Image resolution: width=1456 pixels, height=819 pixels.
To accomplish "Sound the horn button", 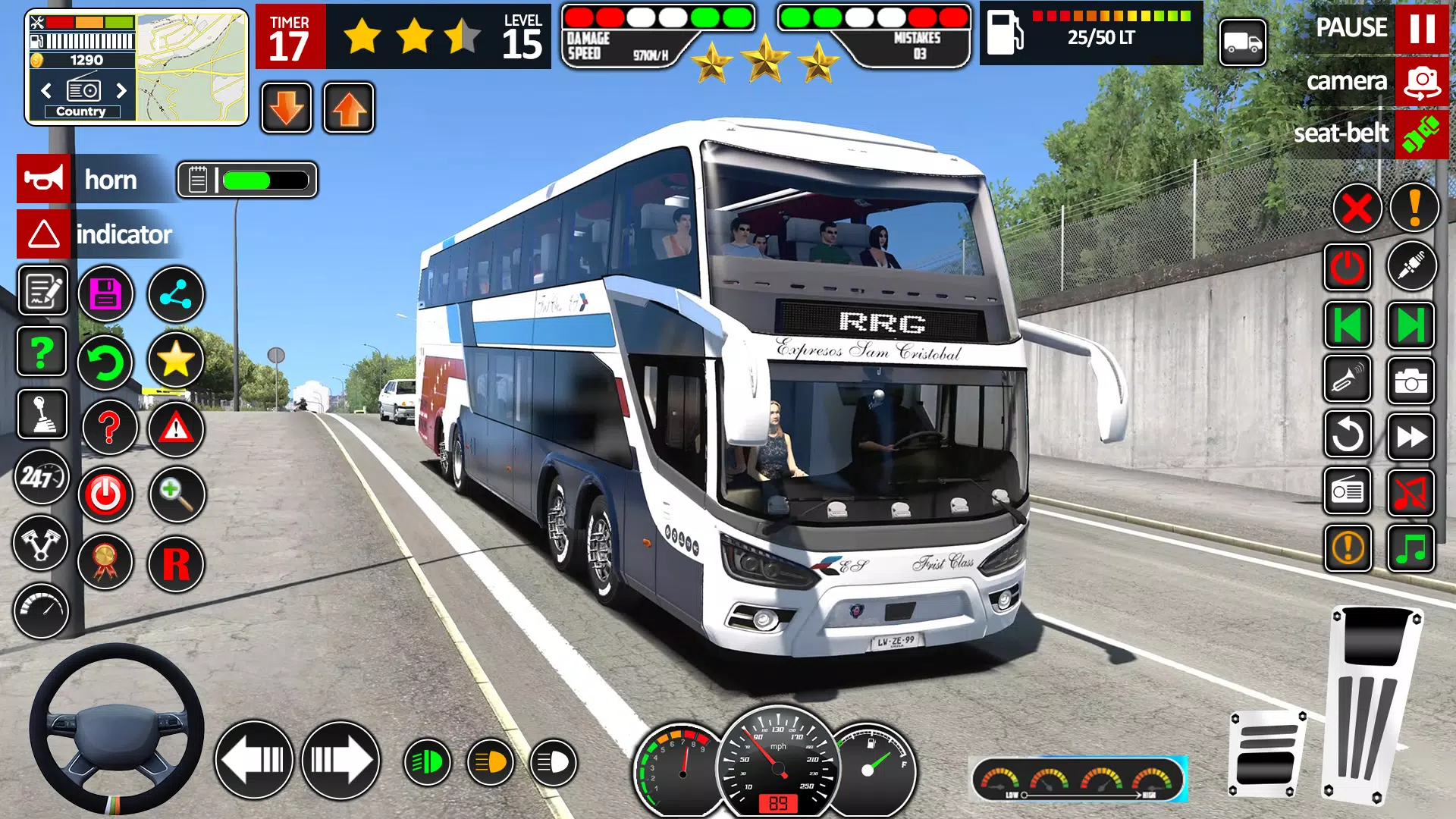I will click(44, 179).
